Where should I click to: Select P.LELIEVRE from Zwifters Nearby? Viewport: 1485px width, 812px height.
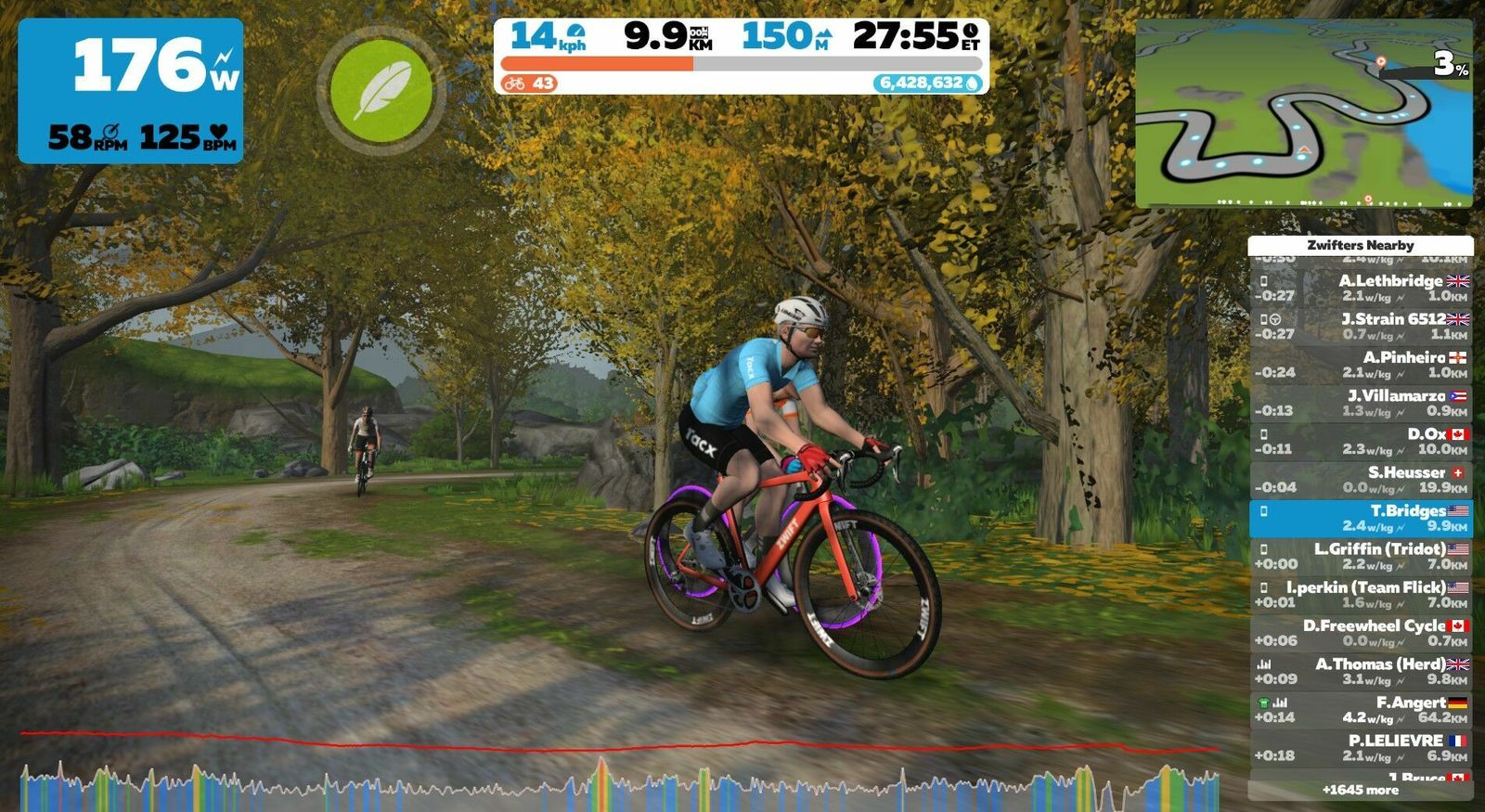click(1361, 748)
